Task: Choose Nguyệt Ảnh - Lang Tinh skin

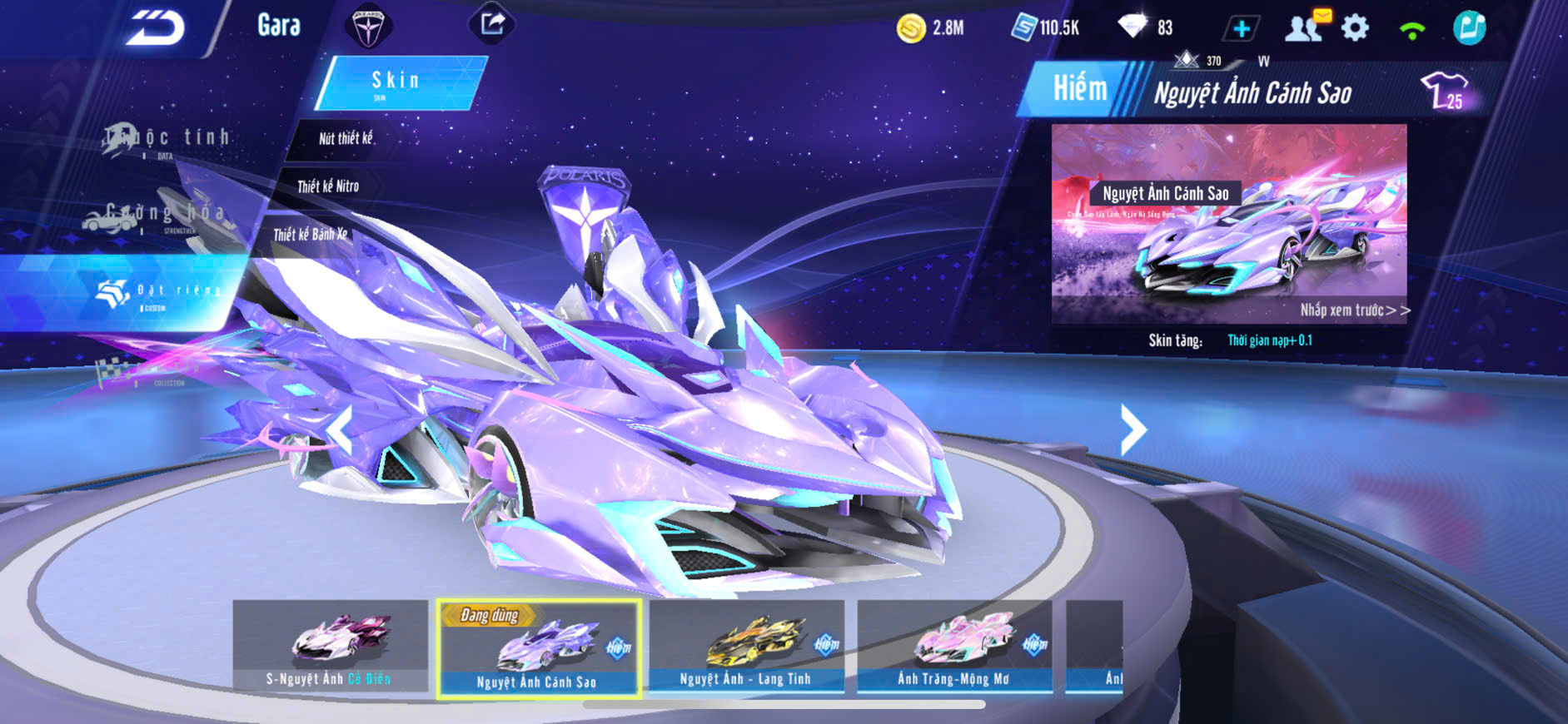Action: click(746, 647)
